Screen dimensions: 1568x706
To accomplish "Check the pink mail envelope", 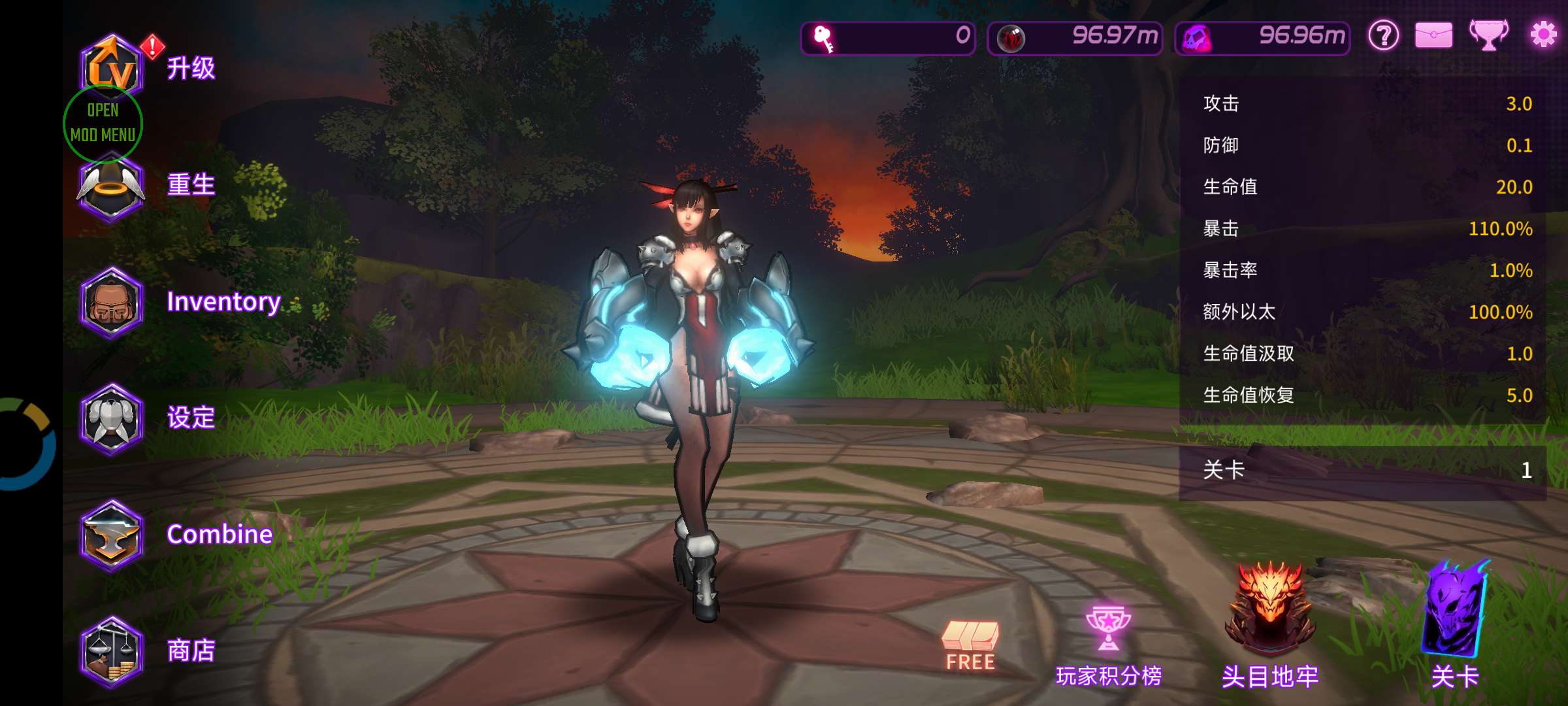I will (x=1434, y=35).
